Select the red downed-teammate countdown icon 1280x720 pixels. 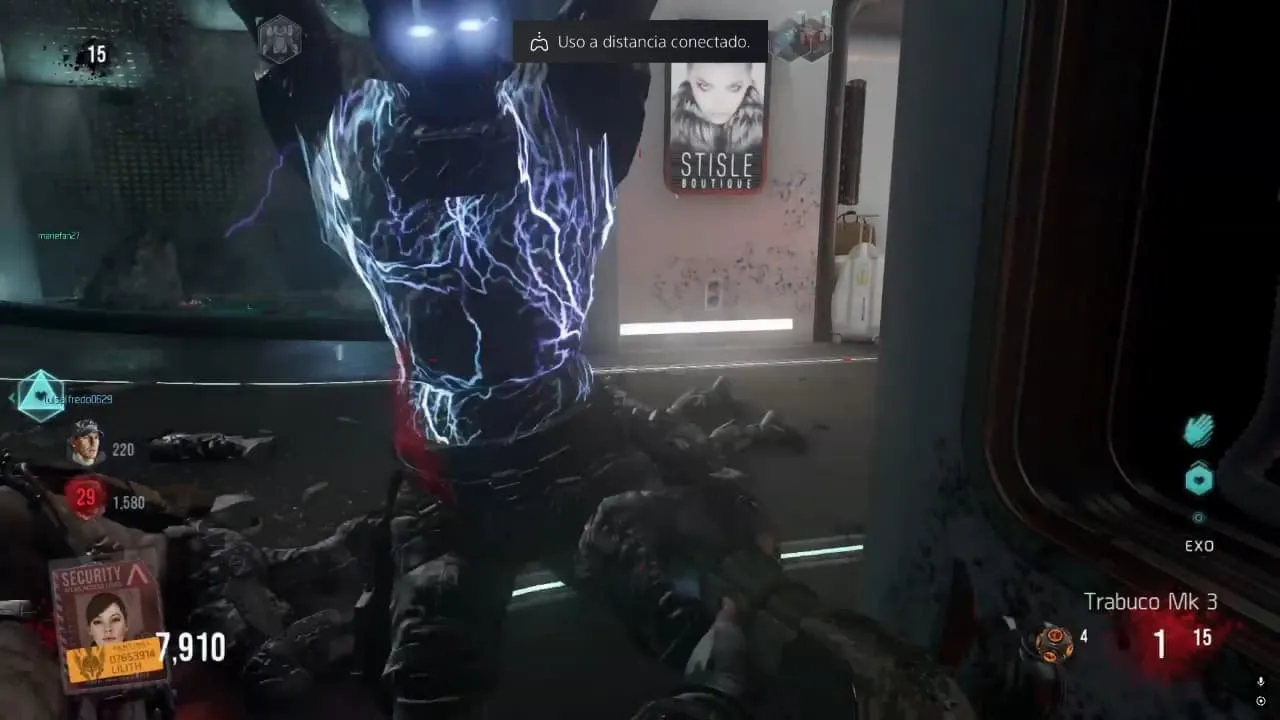(87, 498)
